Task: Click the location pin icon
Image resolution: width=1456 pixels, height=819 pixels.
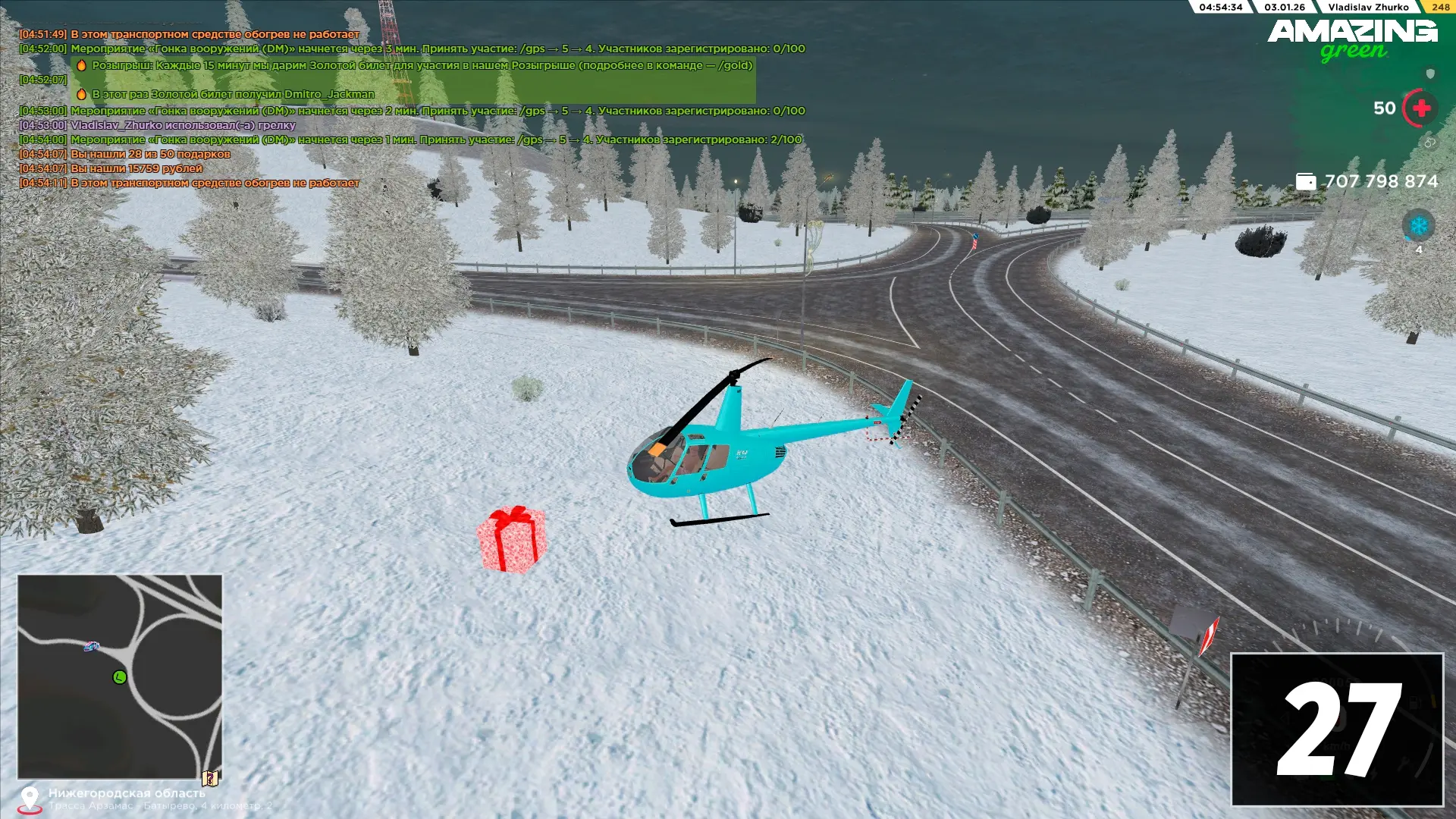Action: click(x=30, y=799)
